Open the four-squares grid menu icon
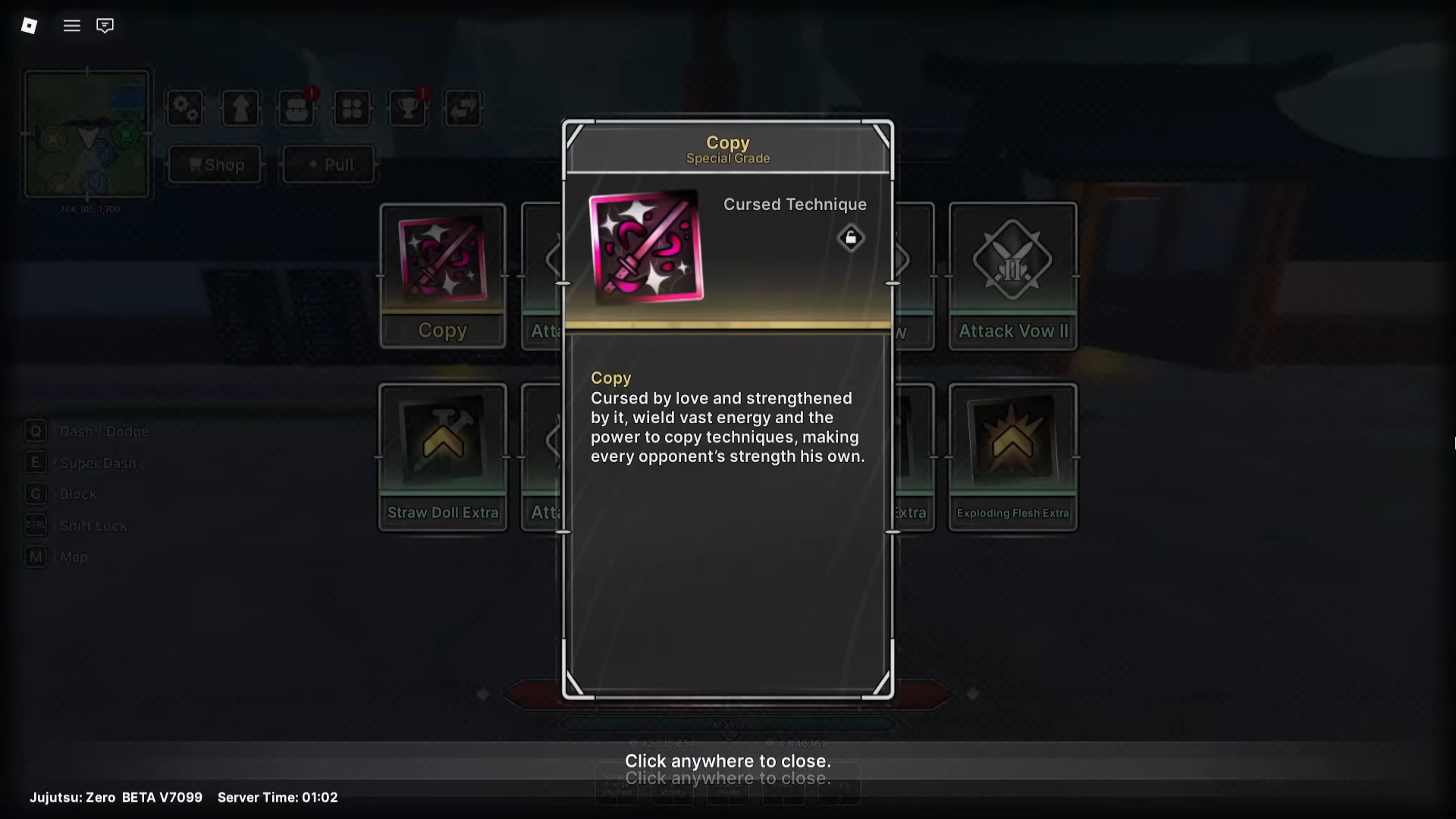The image size is (1456, 819). 352,108
